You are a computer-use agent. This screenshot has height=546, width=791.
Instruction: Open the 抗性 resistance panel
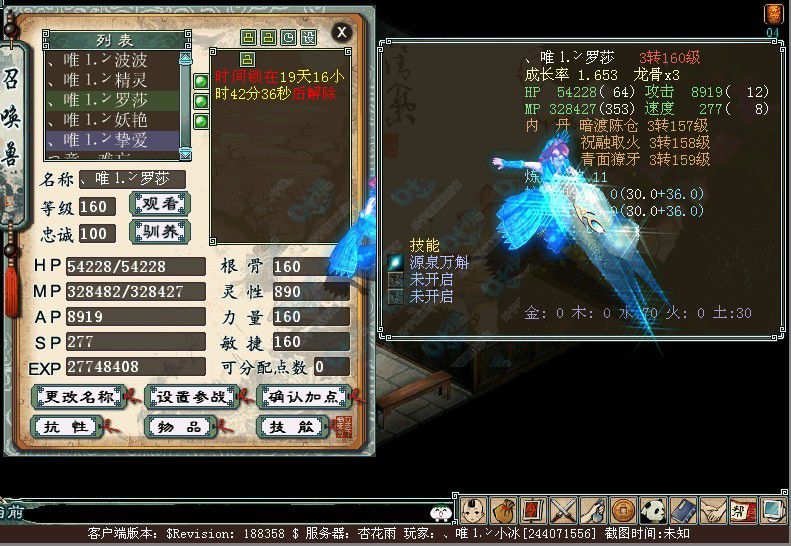[69, 427]
